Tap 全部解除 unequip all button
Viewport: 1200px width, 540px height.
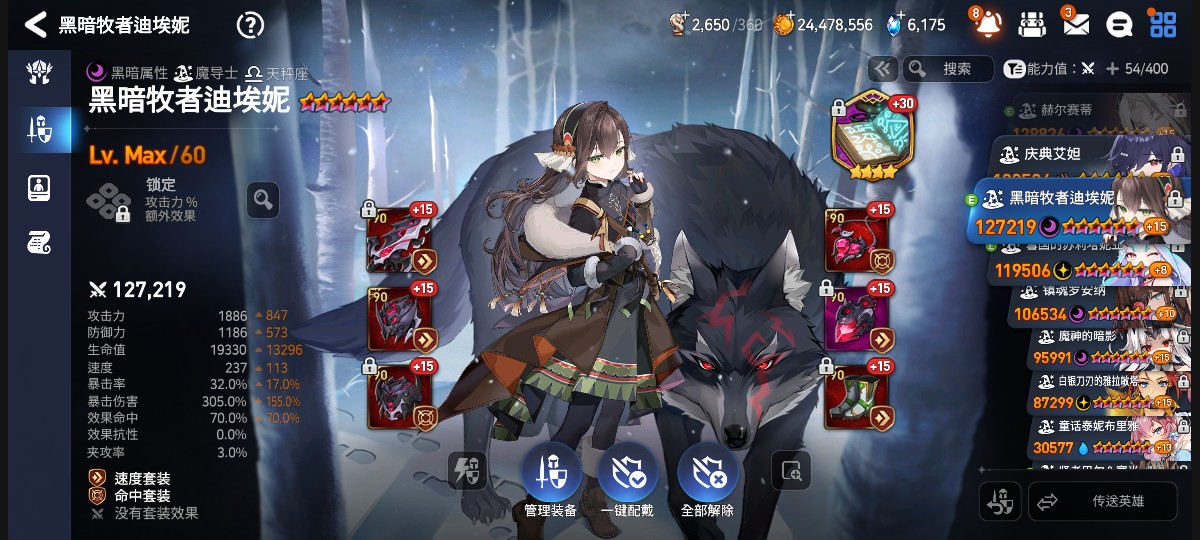click(x=707, y=476)
